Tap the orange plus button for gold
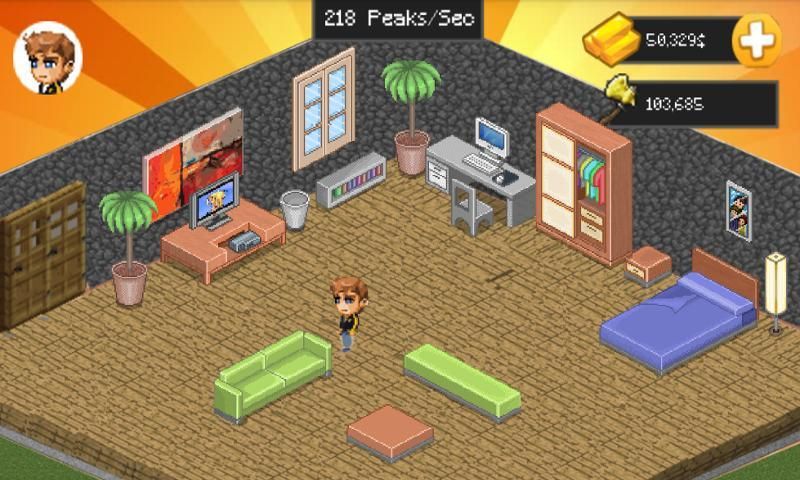Screen dimensions: 800x480 pos(756,40)
